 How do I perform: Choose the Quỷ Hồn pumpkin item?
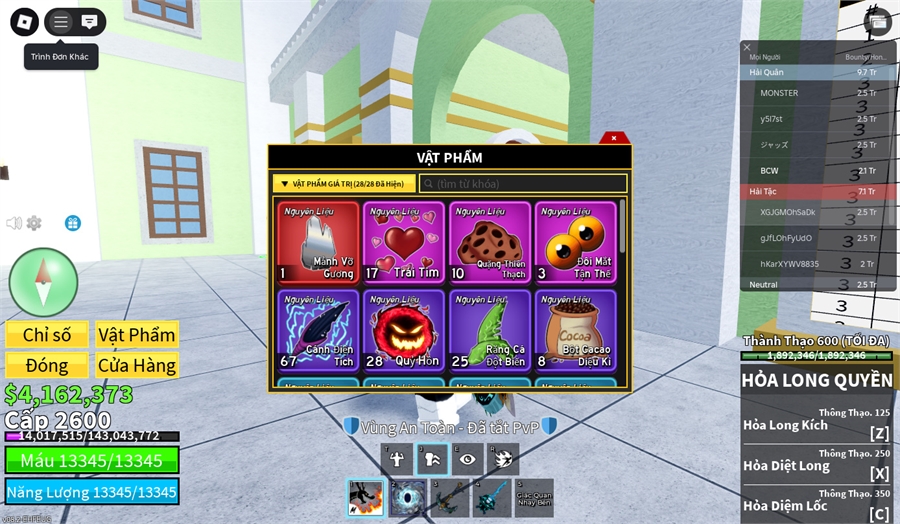click(404, 330)
